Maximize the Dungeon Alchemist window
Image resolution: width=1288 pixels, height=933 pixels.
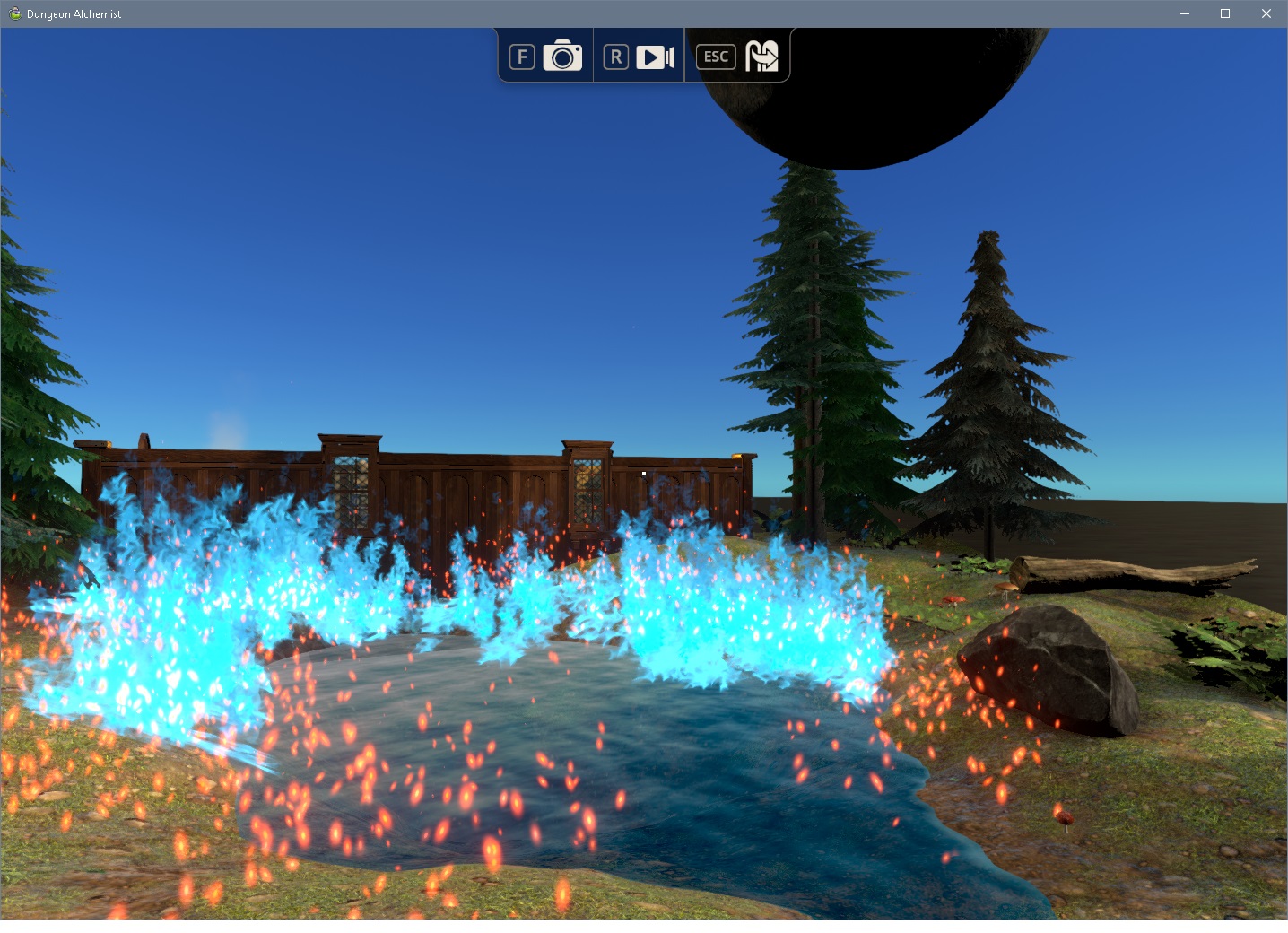[x=1225, y=13]
